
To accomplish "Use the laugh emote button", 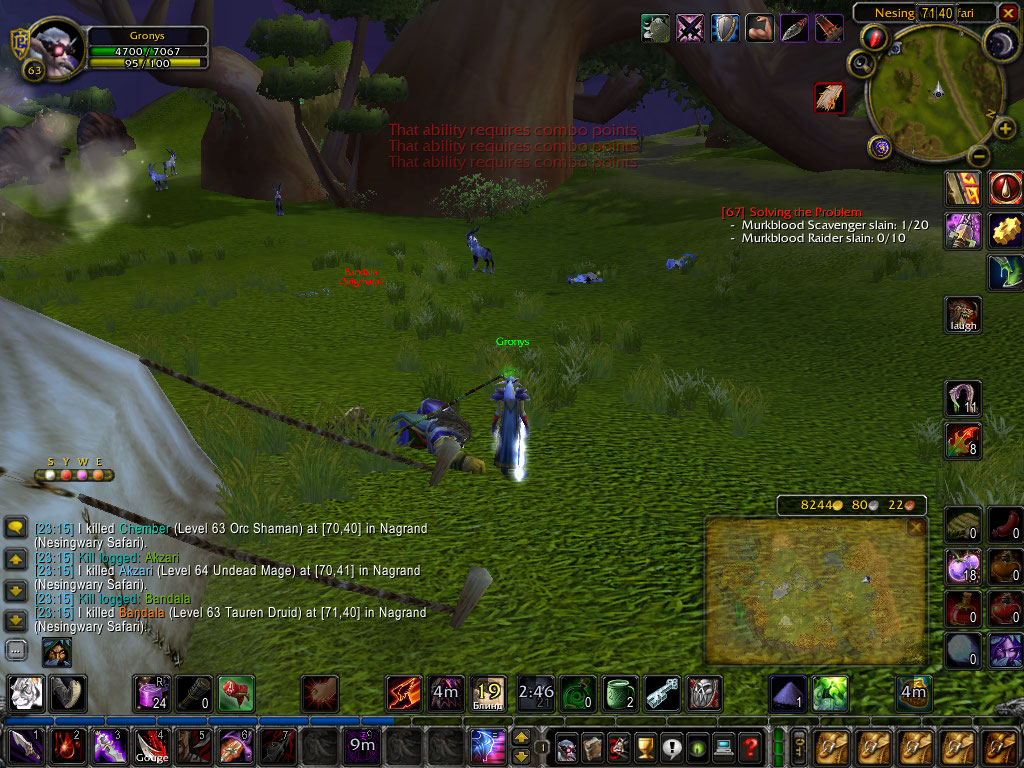I will click(x=964, y=315).
